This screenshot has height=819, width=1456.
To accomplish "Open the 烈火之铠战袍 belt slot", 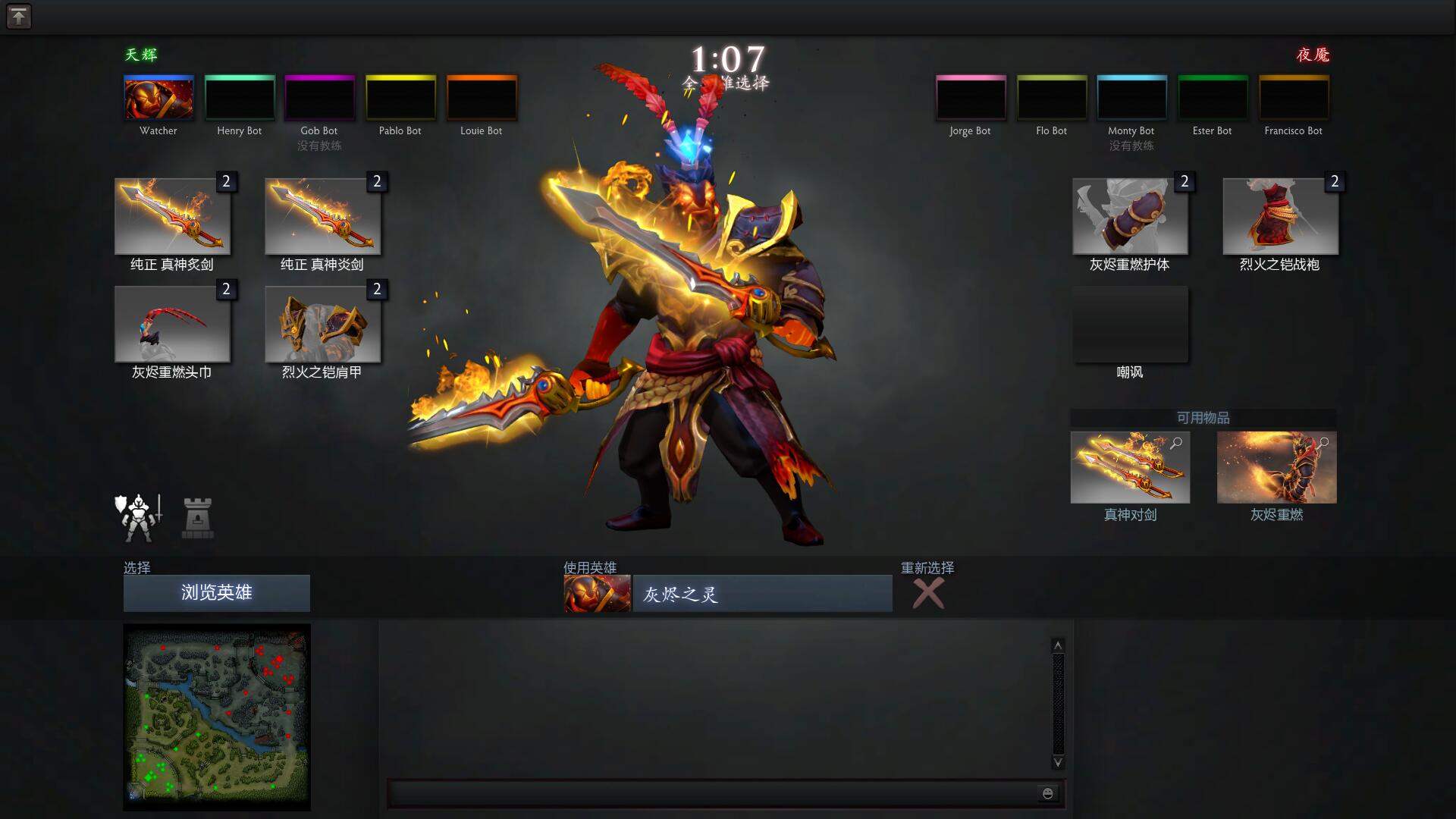I will pyautogui.click(x=1280, y=217).
